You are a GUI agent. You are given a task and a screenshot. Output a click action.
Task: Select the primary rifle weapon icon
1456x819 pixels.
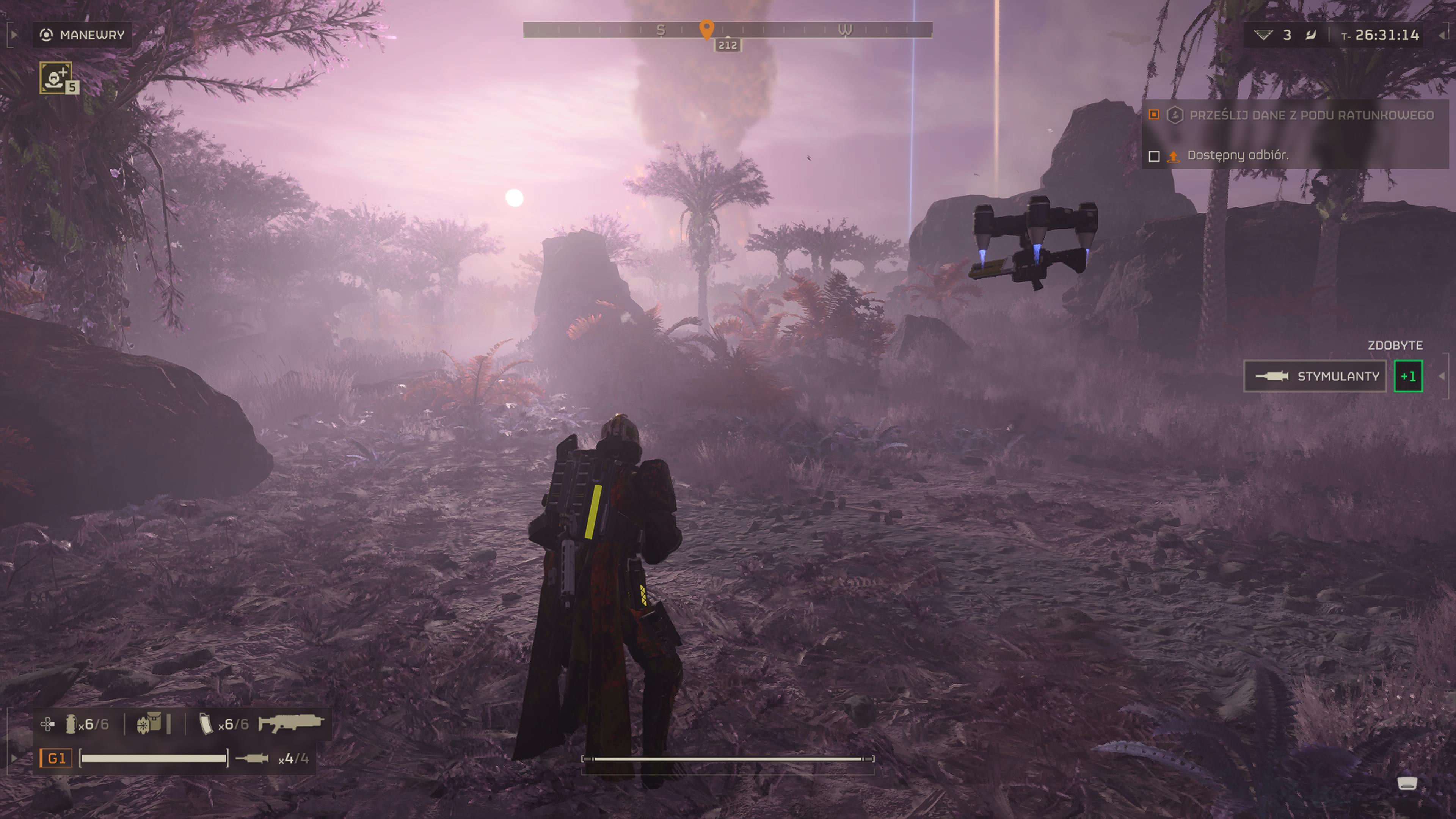(290, 723)
